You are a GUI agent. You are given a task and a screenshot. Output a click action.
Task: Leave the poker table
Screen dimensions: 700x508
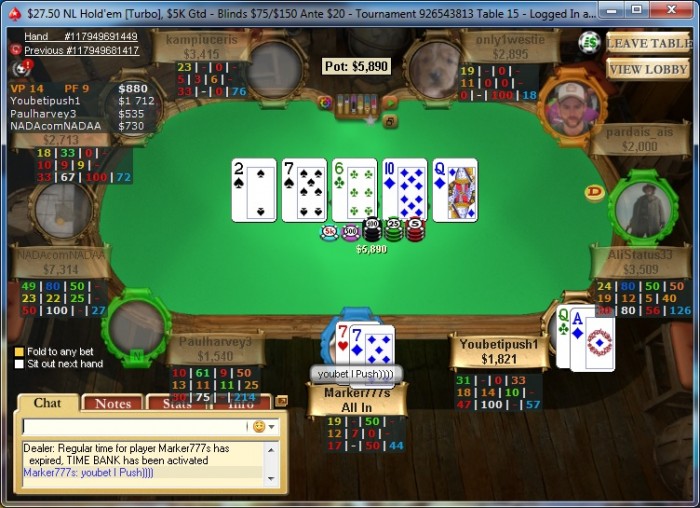(647, 43)
